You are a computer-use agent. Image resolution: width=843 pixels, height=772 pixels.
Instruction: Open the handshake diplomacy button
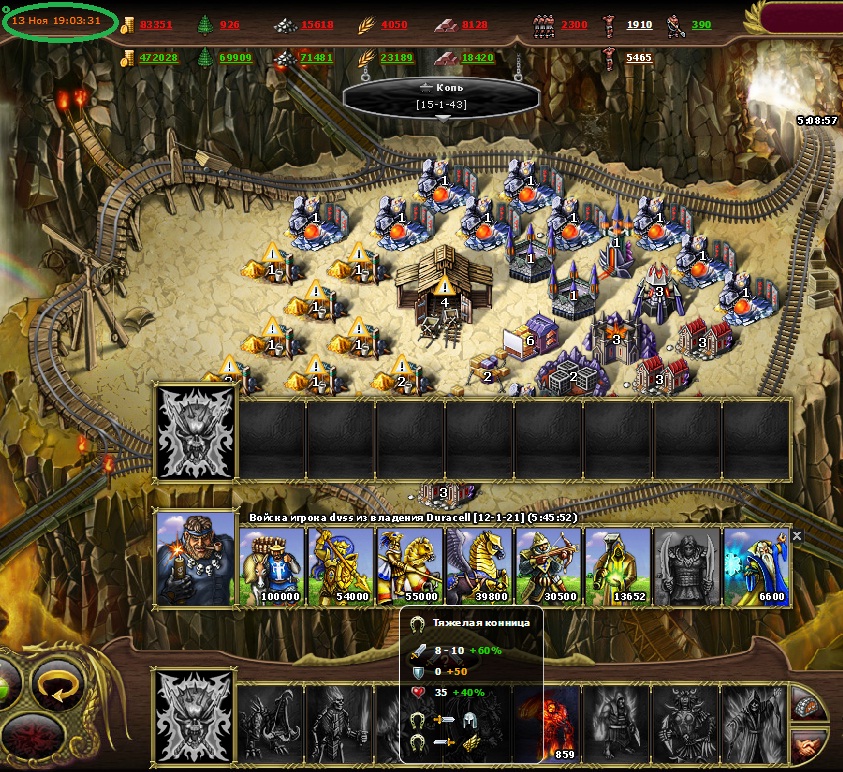(808, 744)
